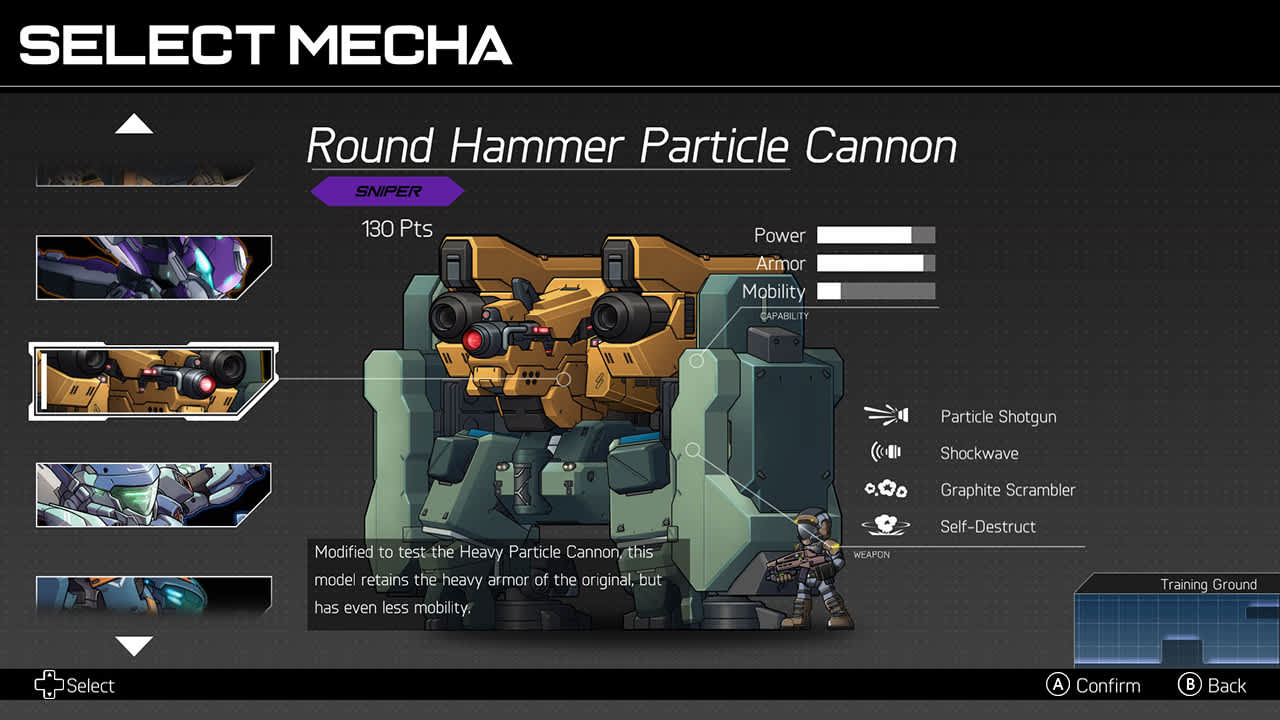The height and width of the screenshot is (720, 1280).
Task: Expand the mecha list upward with top arrow
Action: [135, 122]
